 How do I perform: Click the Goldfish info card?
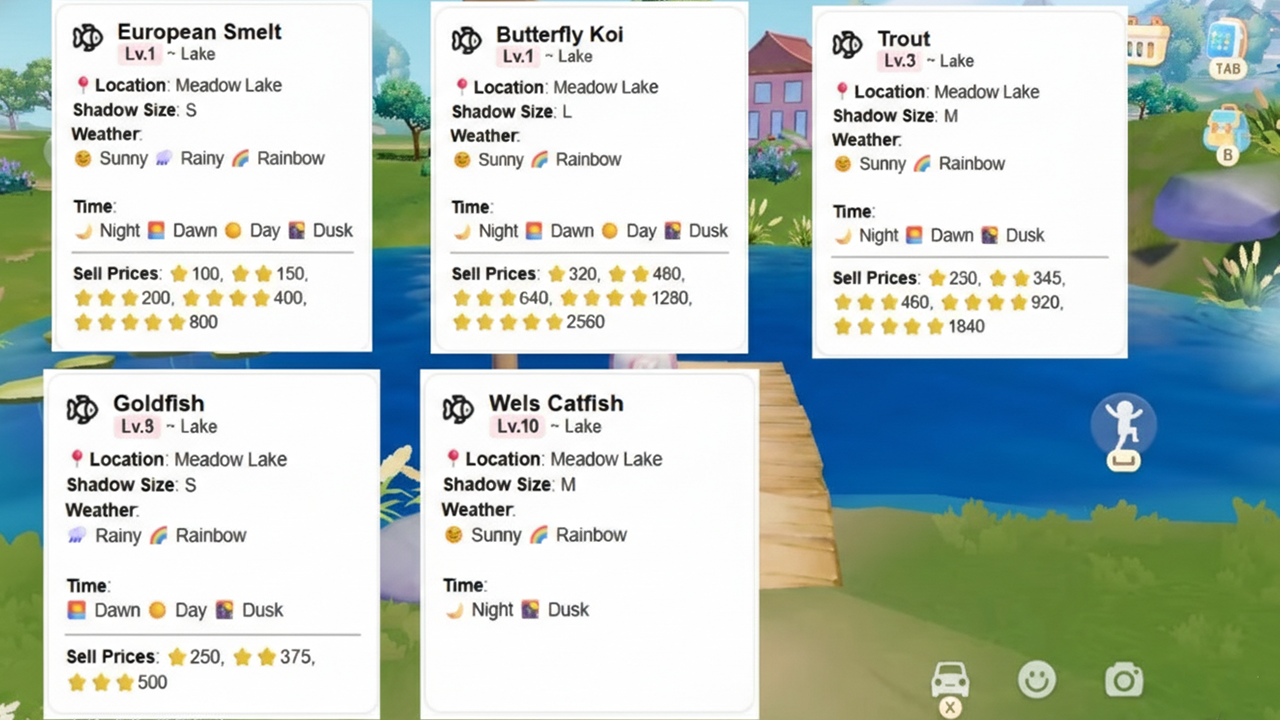211,540
